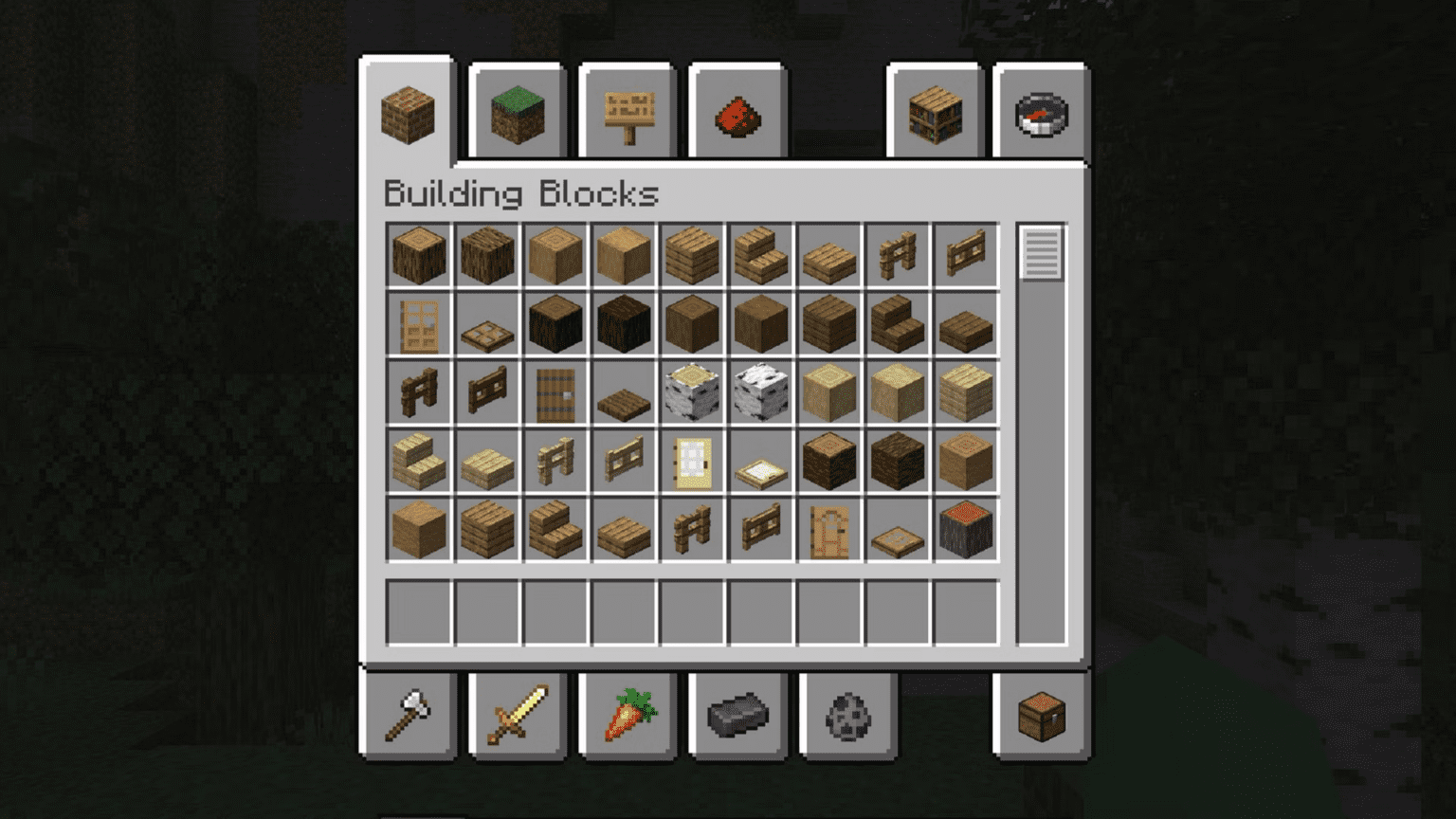Pick the oak planks block
Image resolution: width=1456 pixels, height=819 pixels.
click(691, 254)
